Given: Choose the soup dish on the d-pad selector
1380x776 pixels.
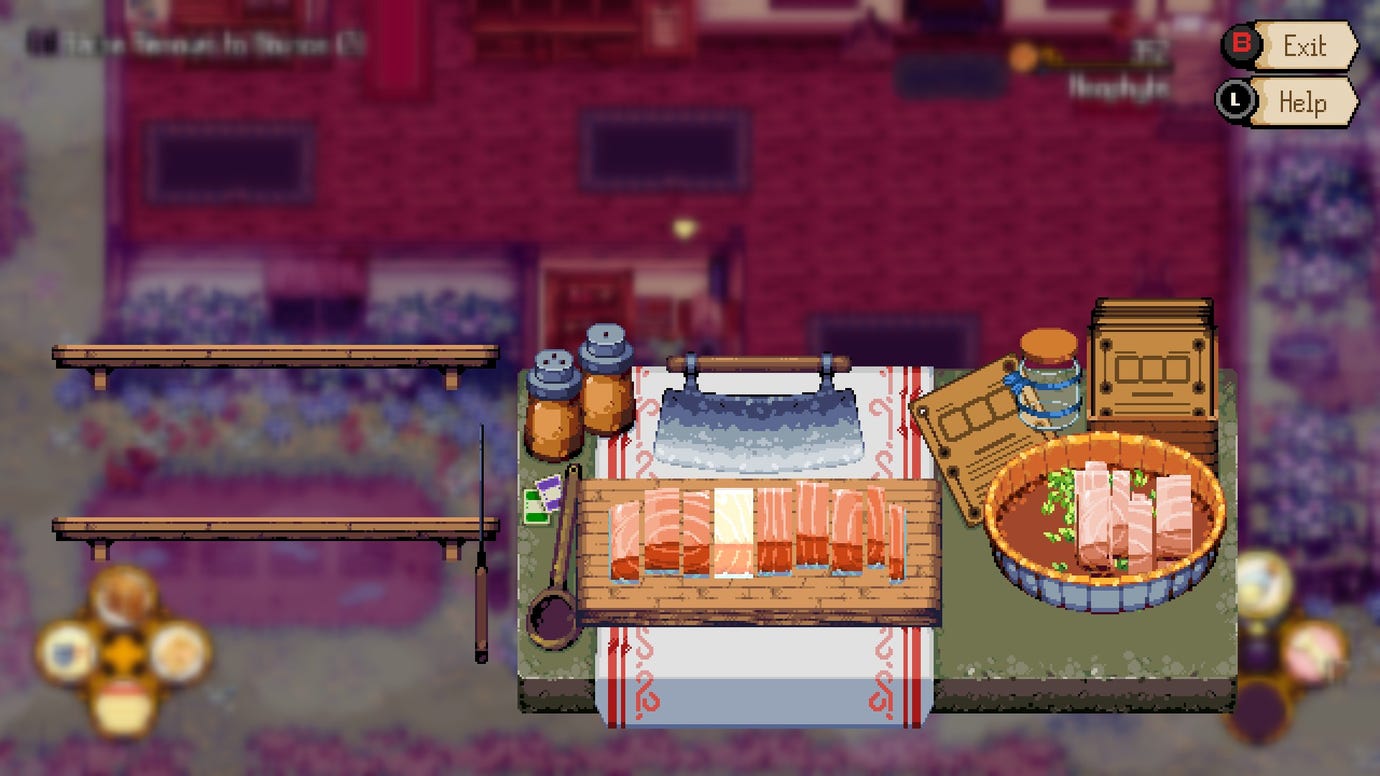Looking at the screenshot, I should click(x=120, y=600).
